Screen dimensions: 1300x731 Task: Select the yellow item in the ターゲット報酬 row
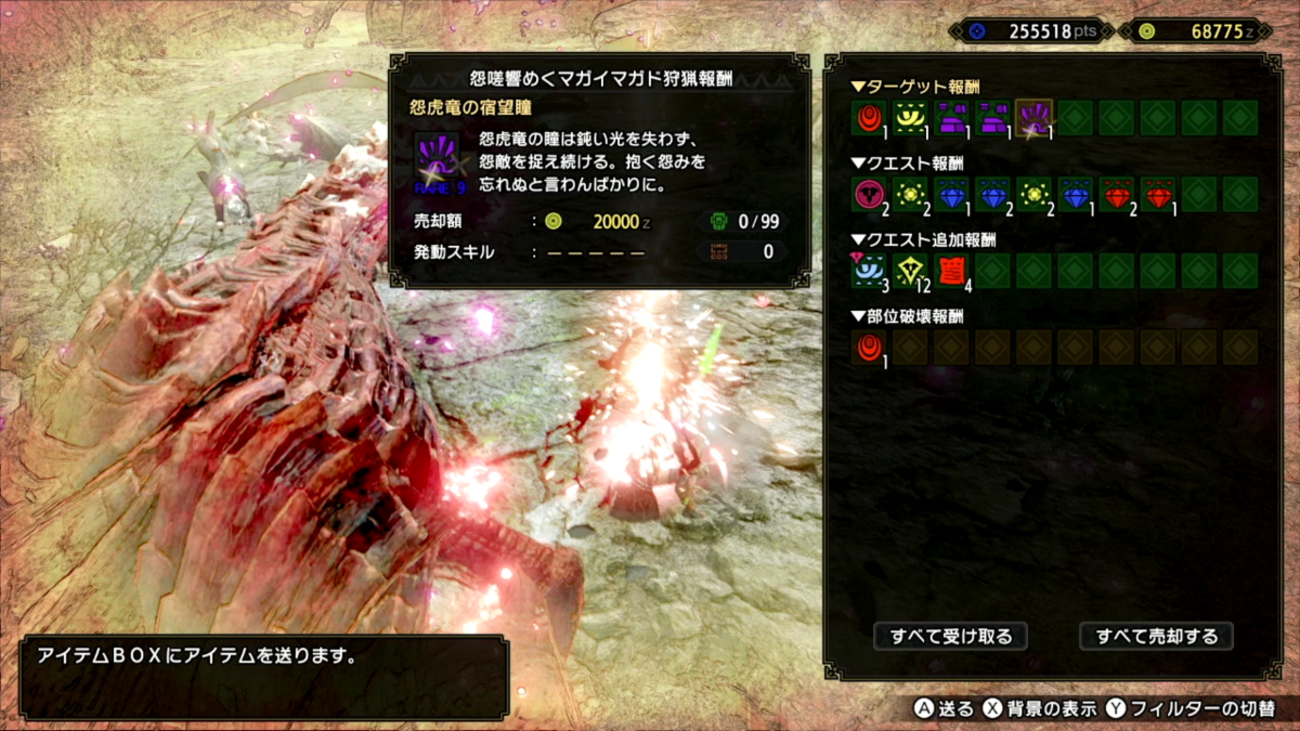click(x=909, y=119)
